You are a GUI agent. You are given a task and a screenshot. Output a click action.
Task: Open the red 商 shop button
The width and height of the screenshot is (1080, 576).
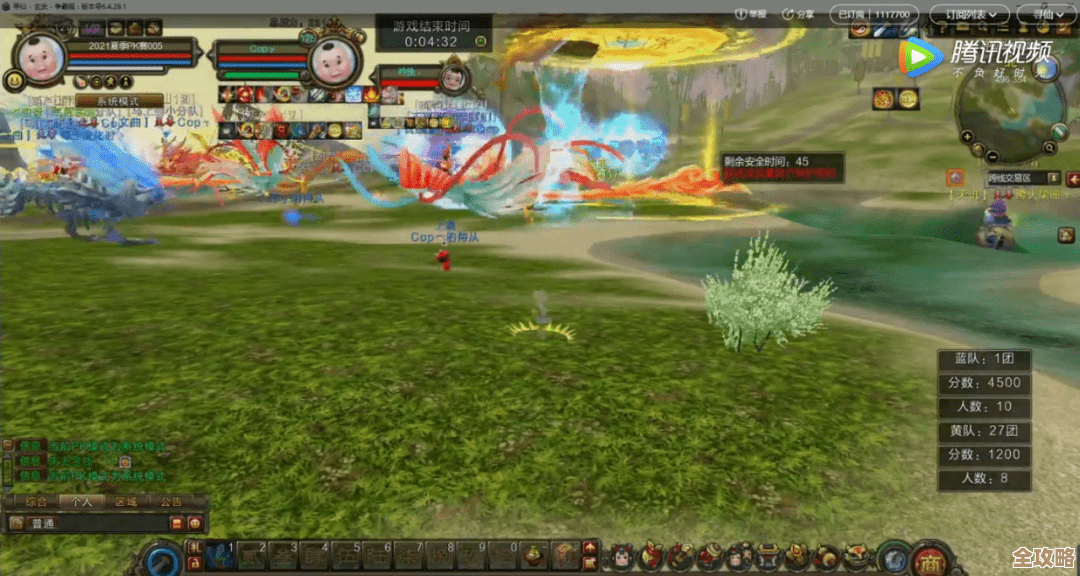(931, 557)
